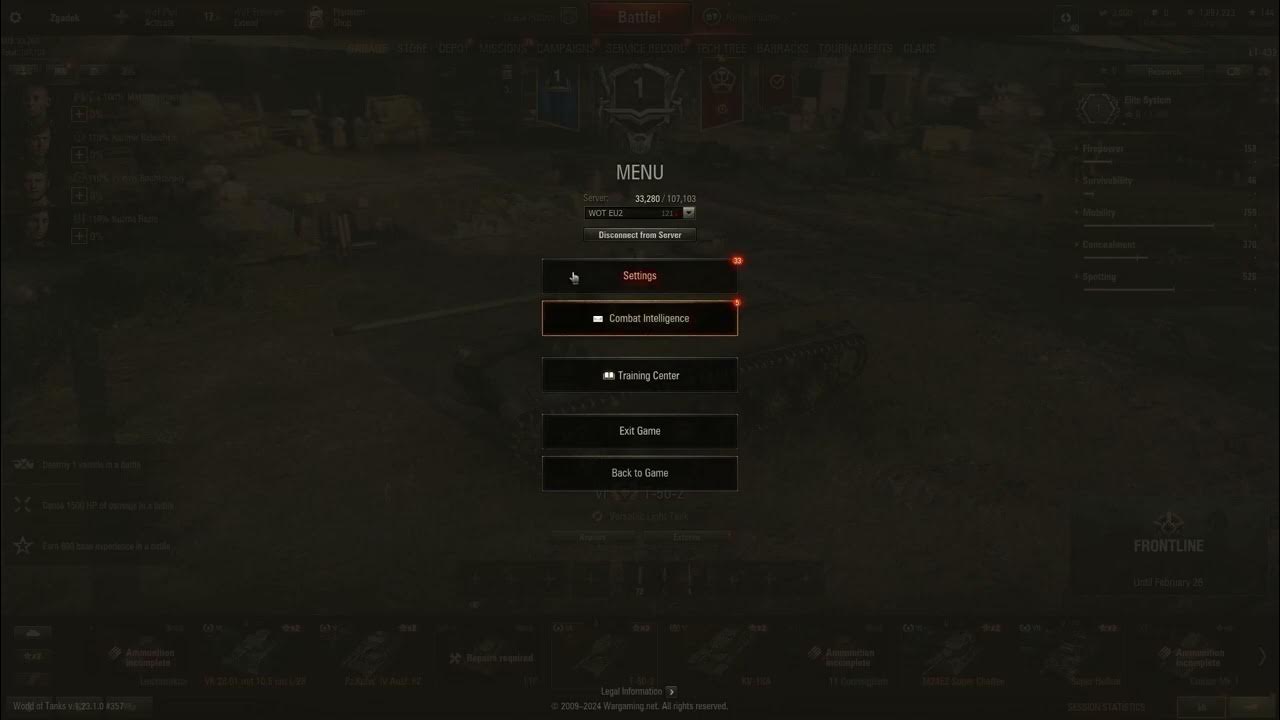Viewport: 1280px width, 720px height.
Task: Click Back to Game
Action: (x=639, y=472)
